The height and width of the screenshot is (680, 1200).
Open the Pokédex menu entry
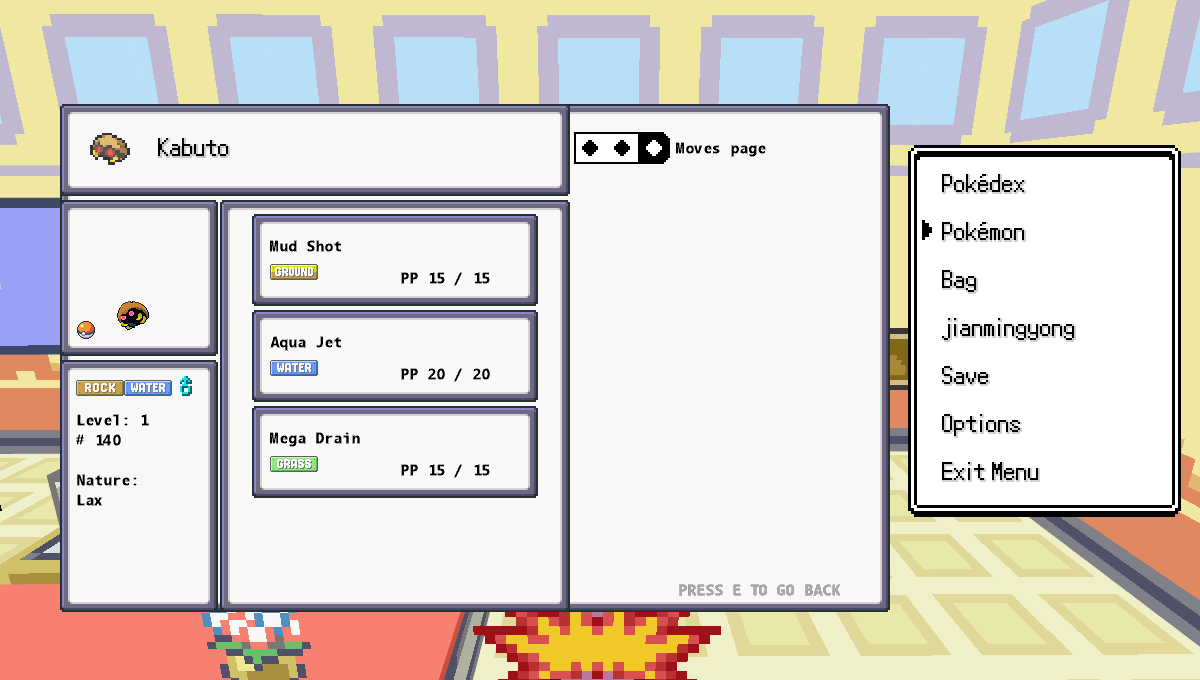[983, 184]
